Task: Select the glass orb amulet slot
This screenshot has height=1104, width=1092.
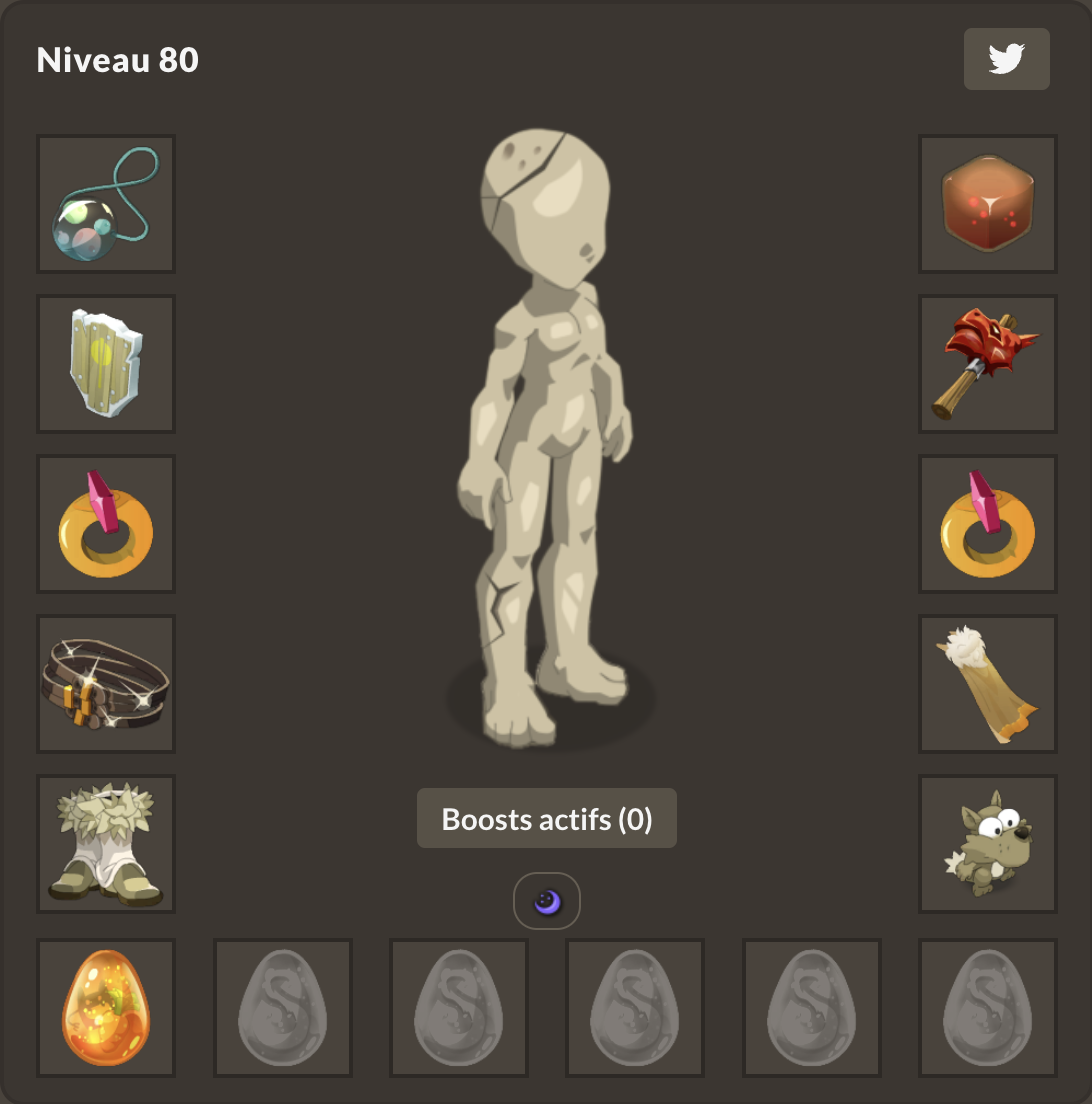Action: pos(106,204)
